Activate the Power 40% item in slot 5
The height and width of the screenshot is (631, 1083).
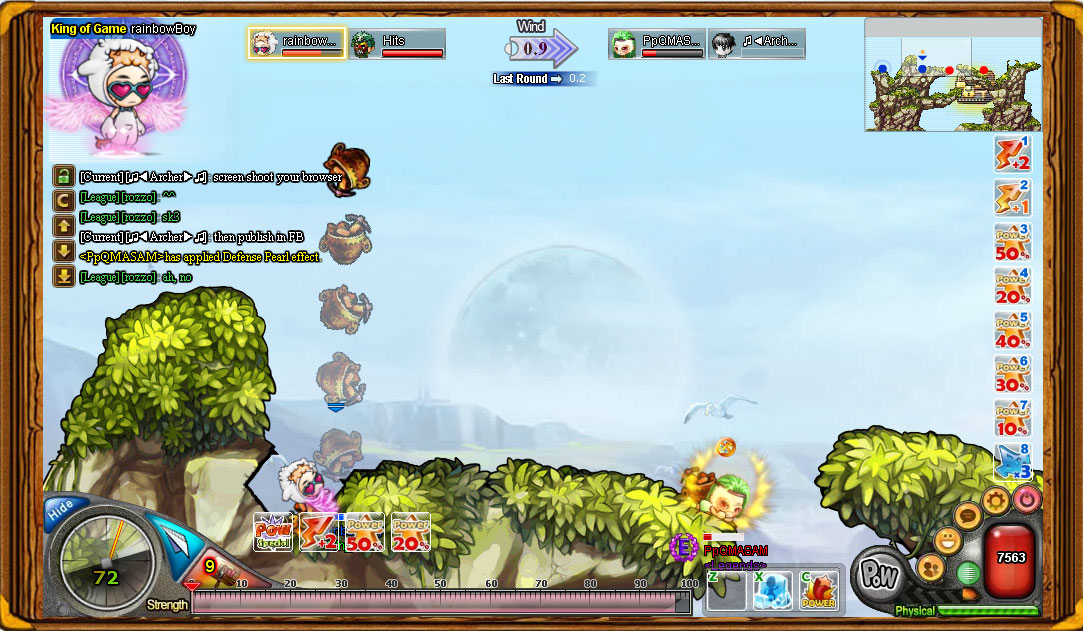coord(1012,331)
